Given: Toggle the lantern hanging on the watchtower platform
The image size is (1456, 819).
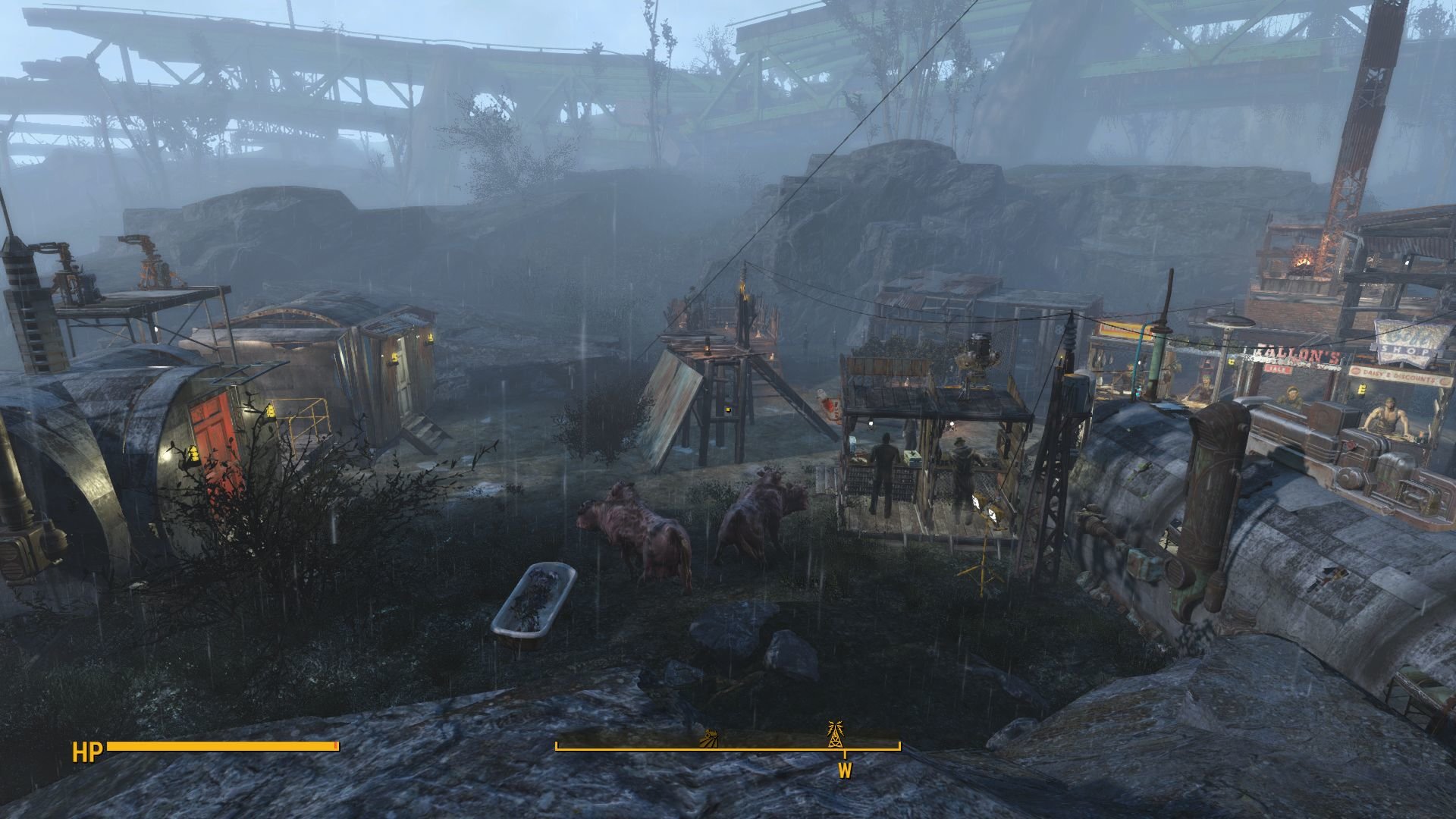Looking at the screenshot, I should tap(706, 350).
